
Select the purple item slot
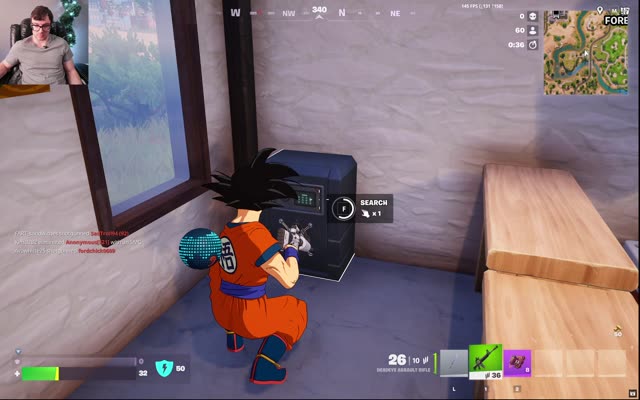(x=517, y=362)
